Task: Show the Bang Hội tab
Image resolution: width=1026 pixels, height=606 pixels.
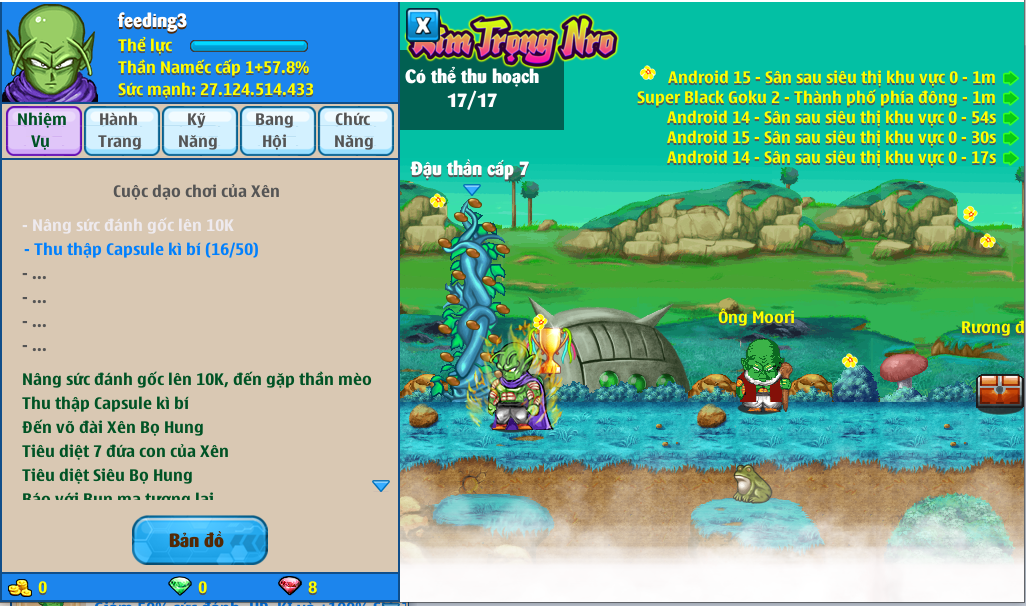Action: pos(275,130)
